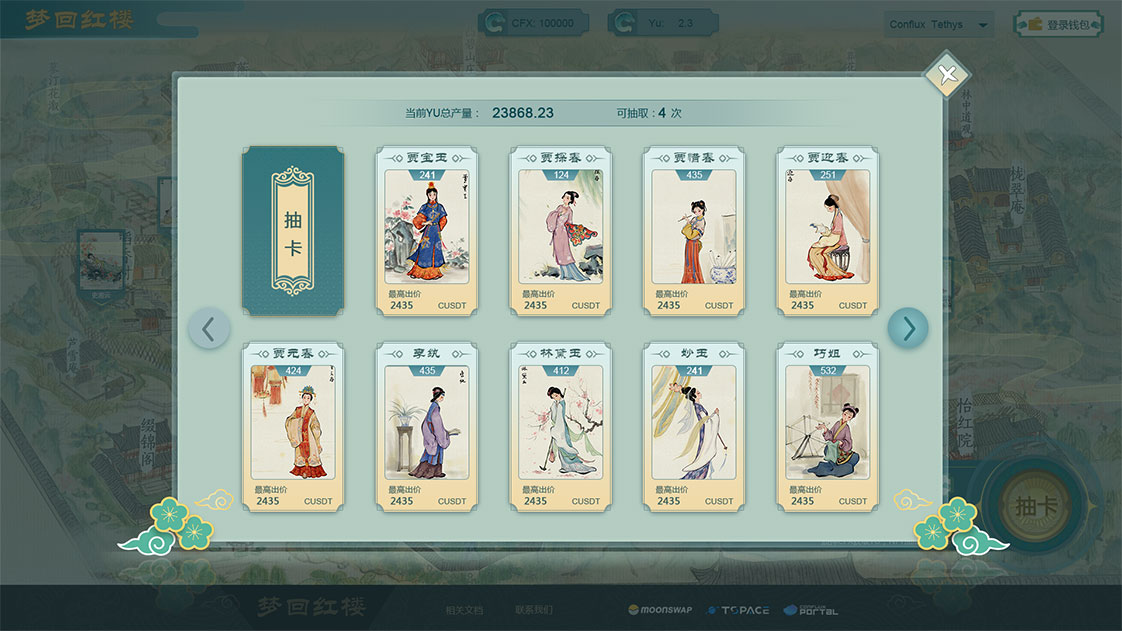Open the 贾元春 card
This screenshot has height=631, width=1122.
tap(293, 427)
